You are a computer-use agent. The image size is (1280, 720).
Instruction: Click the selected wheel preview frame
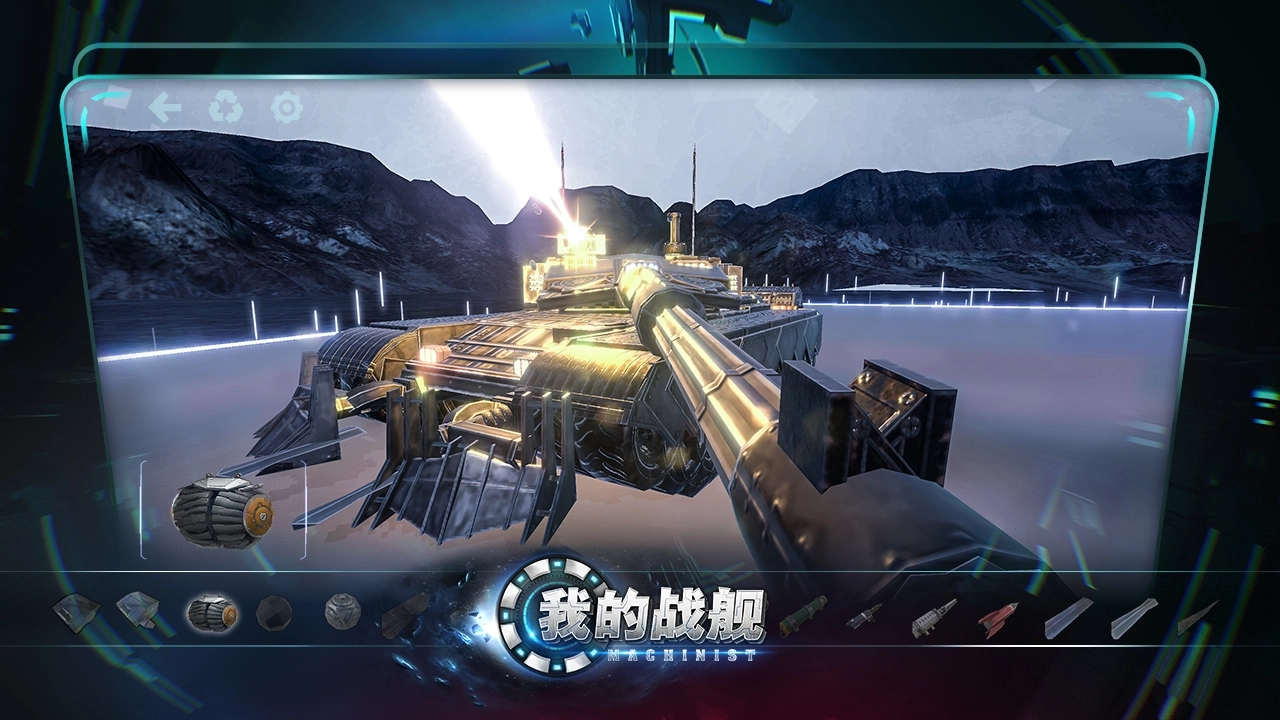click(x=222, y=512)
